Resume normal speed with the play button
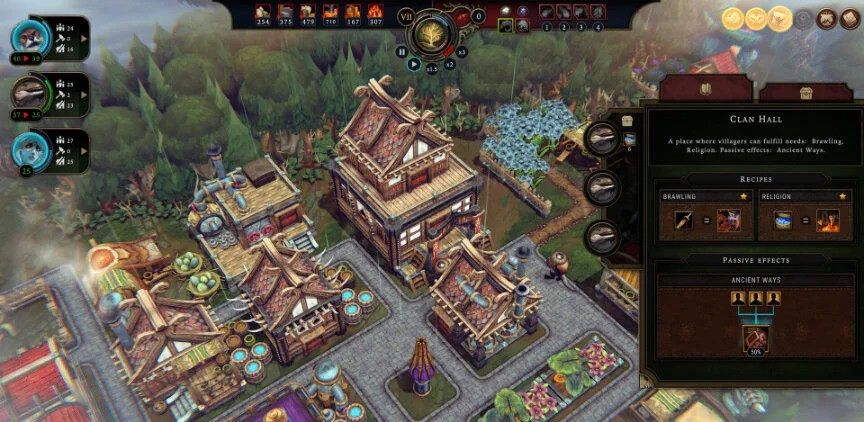Viewport: 864px width, 422px height. [x=414, y=63]
